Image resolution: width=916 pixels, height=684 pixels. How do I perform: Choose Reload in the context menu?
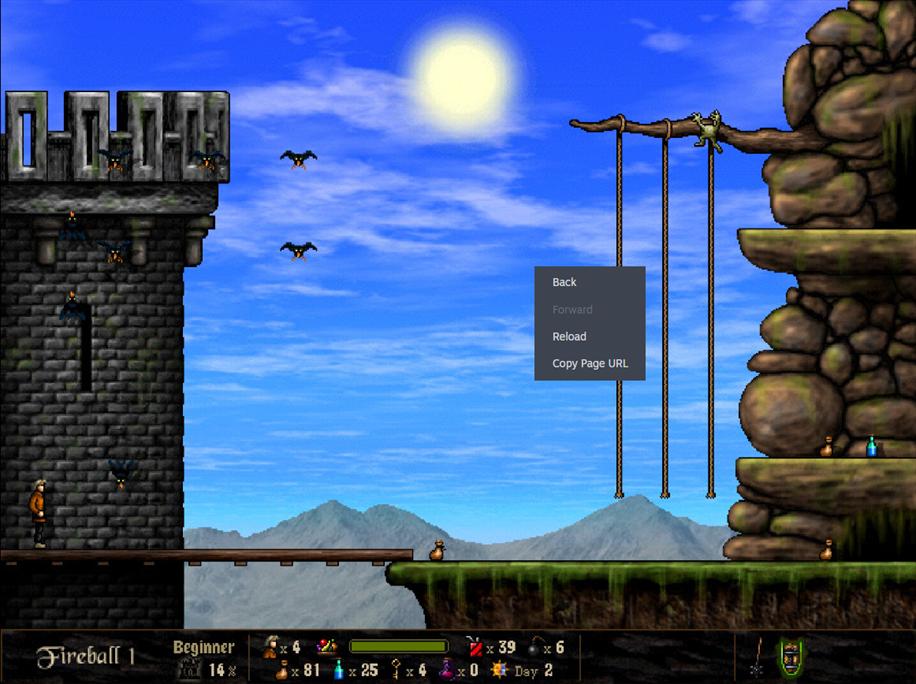tap(570, 337)
